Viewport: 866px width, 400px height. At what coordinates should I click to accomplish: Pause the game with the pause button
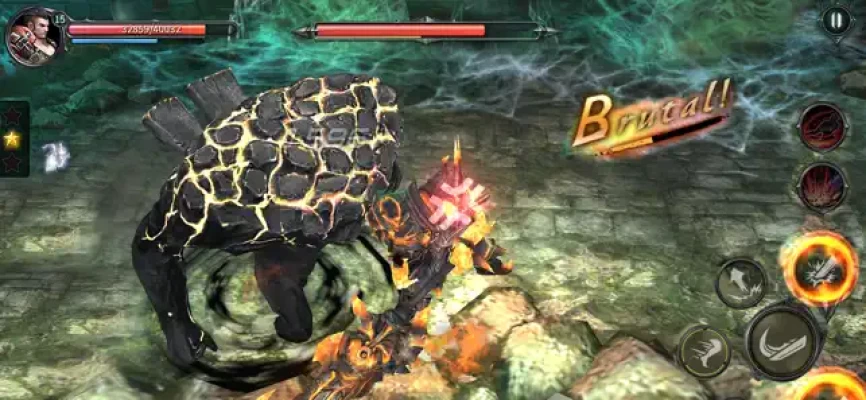[x=835, y=20]
